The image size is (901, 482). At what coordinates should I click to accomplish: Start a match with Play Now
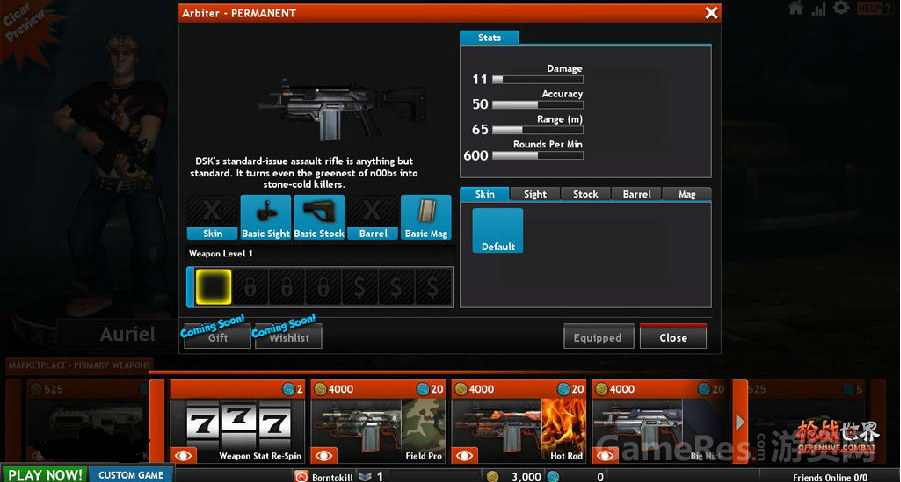point(44,474)
